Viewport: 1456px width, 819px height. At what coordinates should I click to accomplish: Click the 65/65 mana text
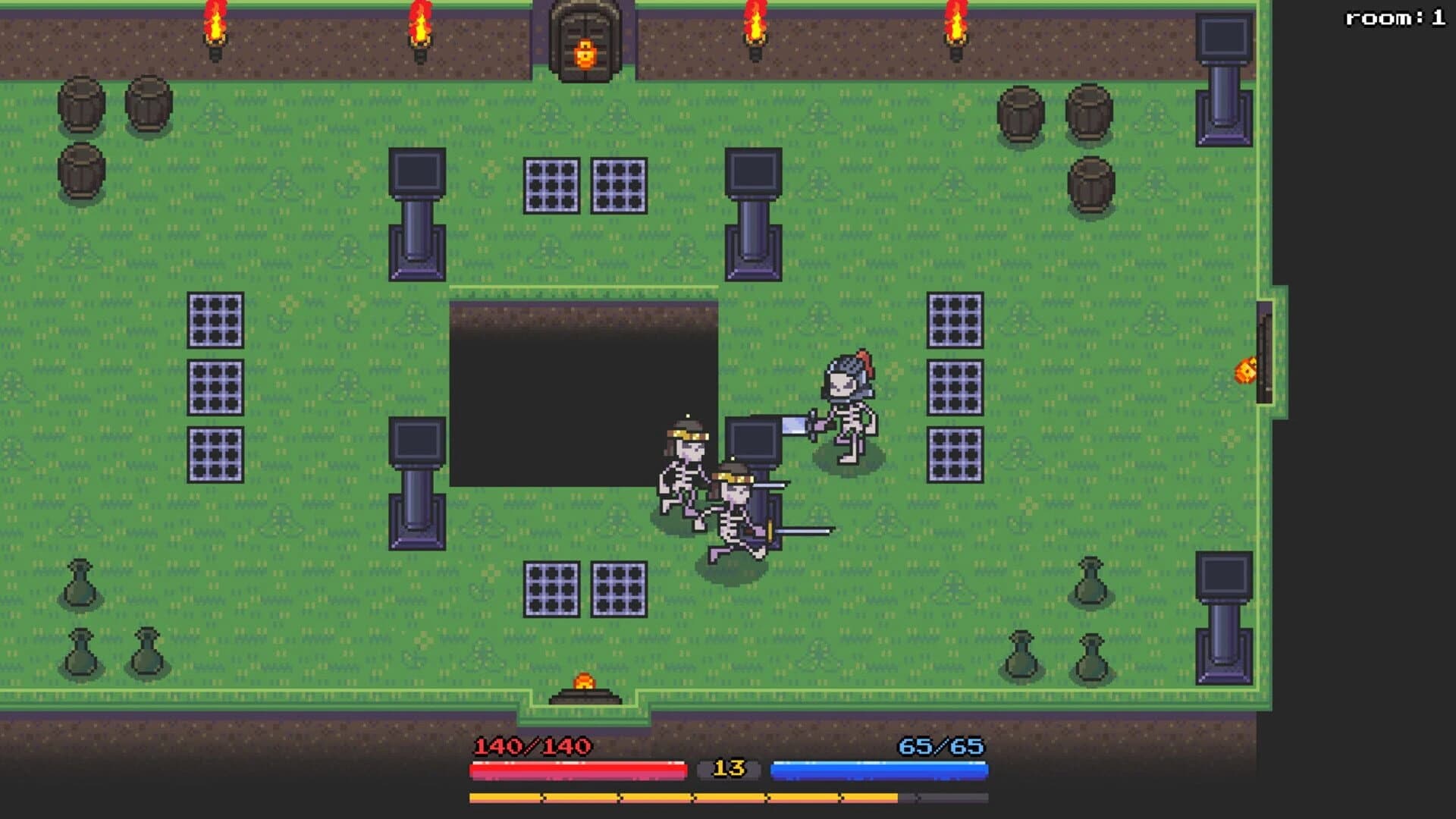pos(940,746)
